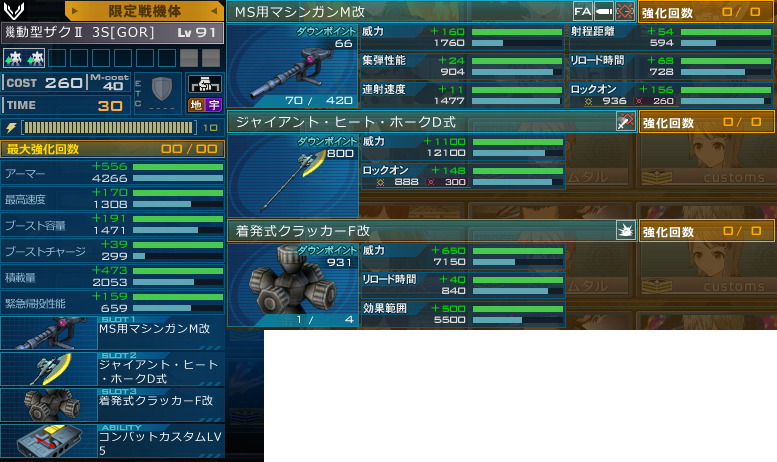Click the heat hawk axe thumbnail
The height and width of the screenshot is (462, 777).
[x=293, y=173]
